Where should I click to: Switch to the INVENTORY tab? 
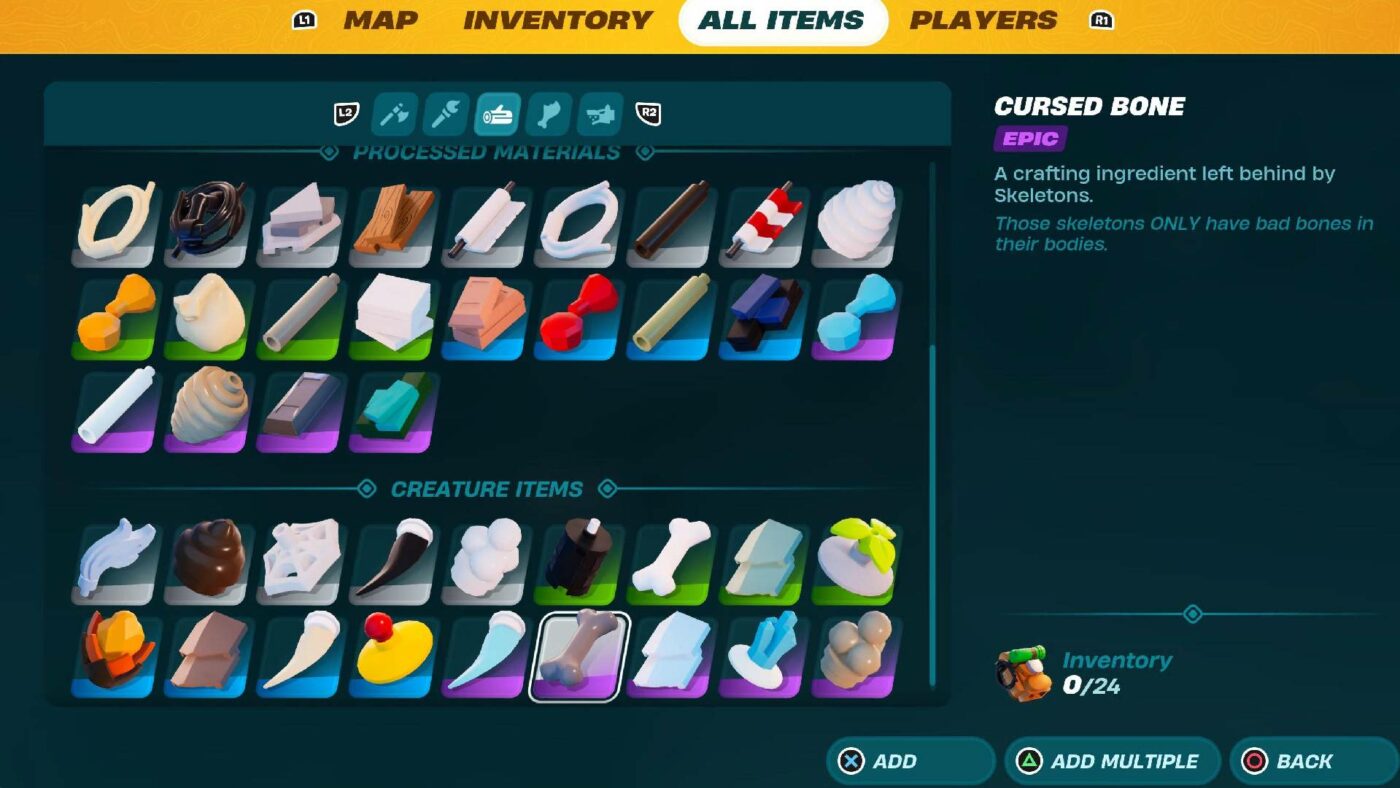coord(556,20)
